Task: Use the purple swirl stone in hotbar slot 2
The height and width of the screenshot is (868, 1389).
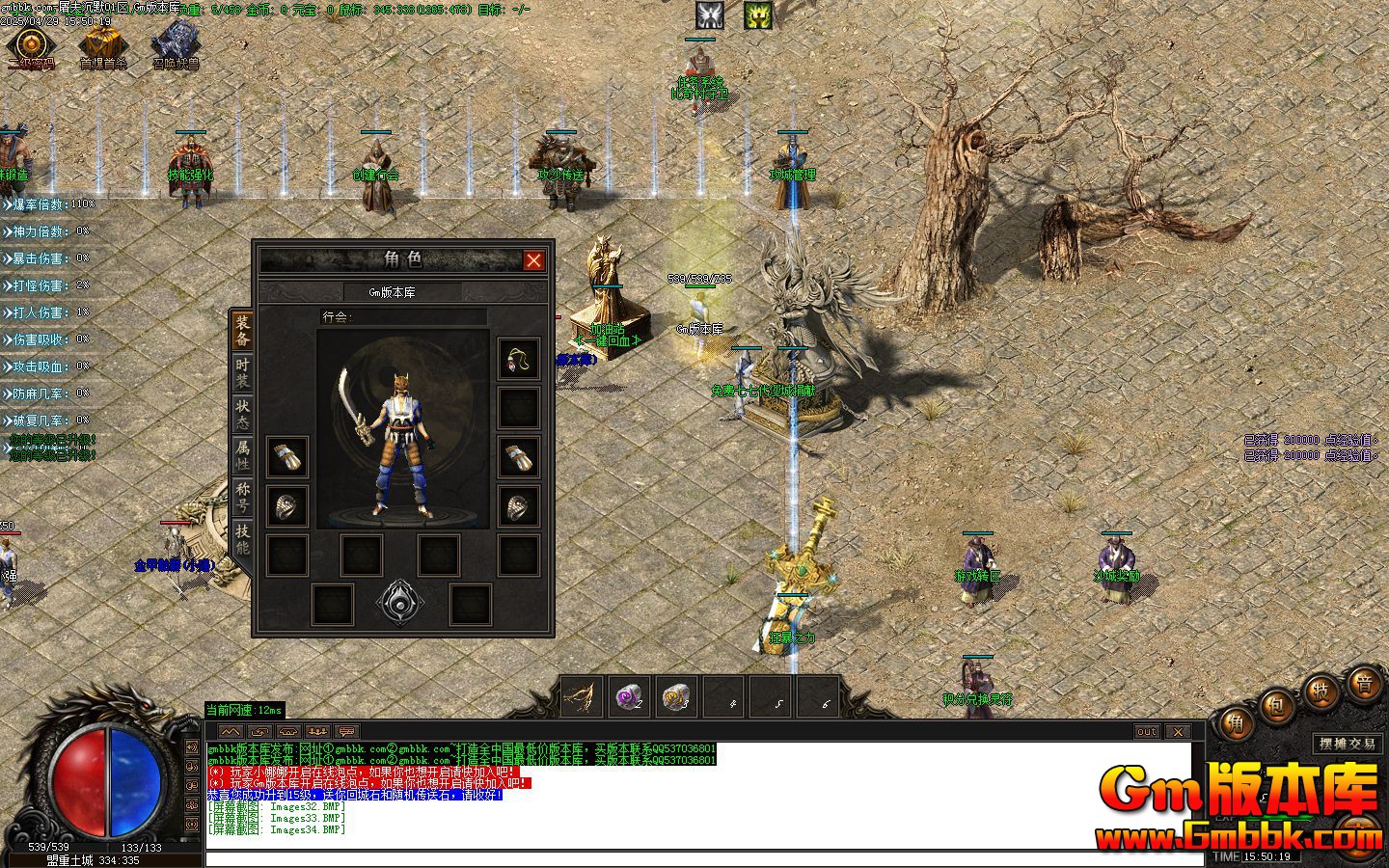Action: pyautogui.click(x=629, y=696)
